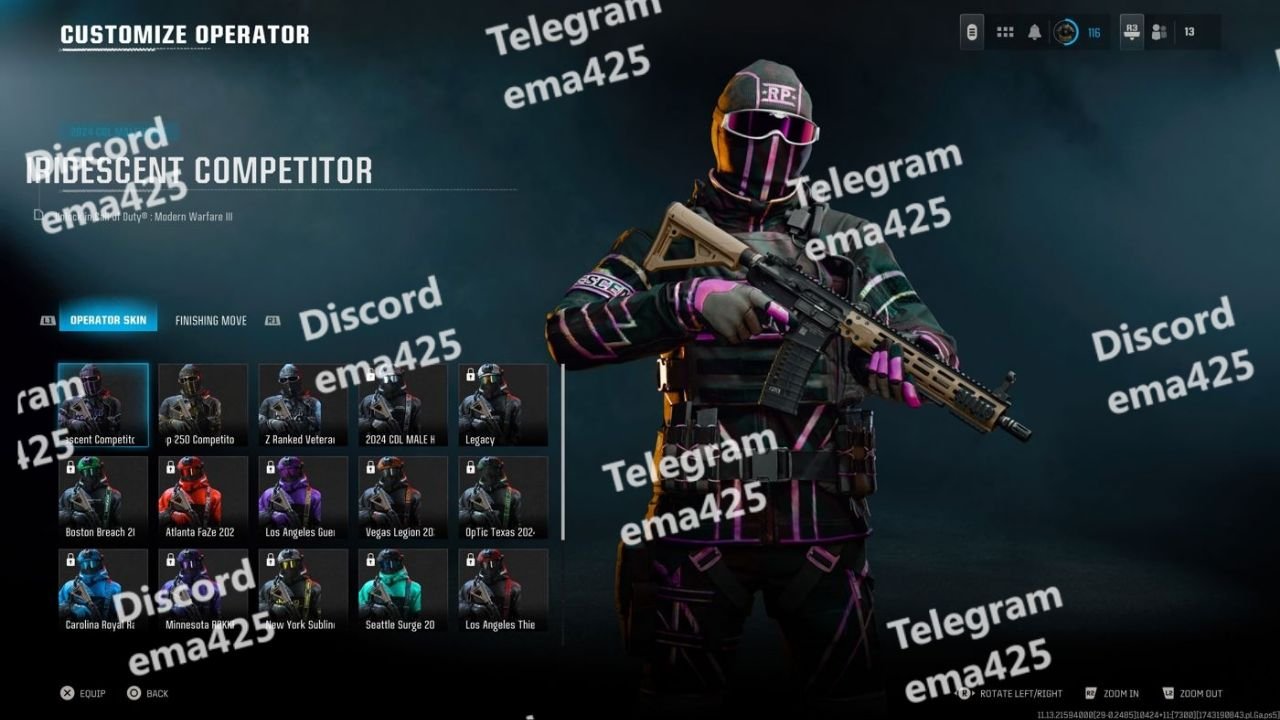The width and height of the screenshot is (1280, 720).
Task: Select the 2024 CDL Male skin tile
Action: tap(403, 404)
